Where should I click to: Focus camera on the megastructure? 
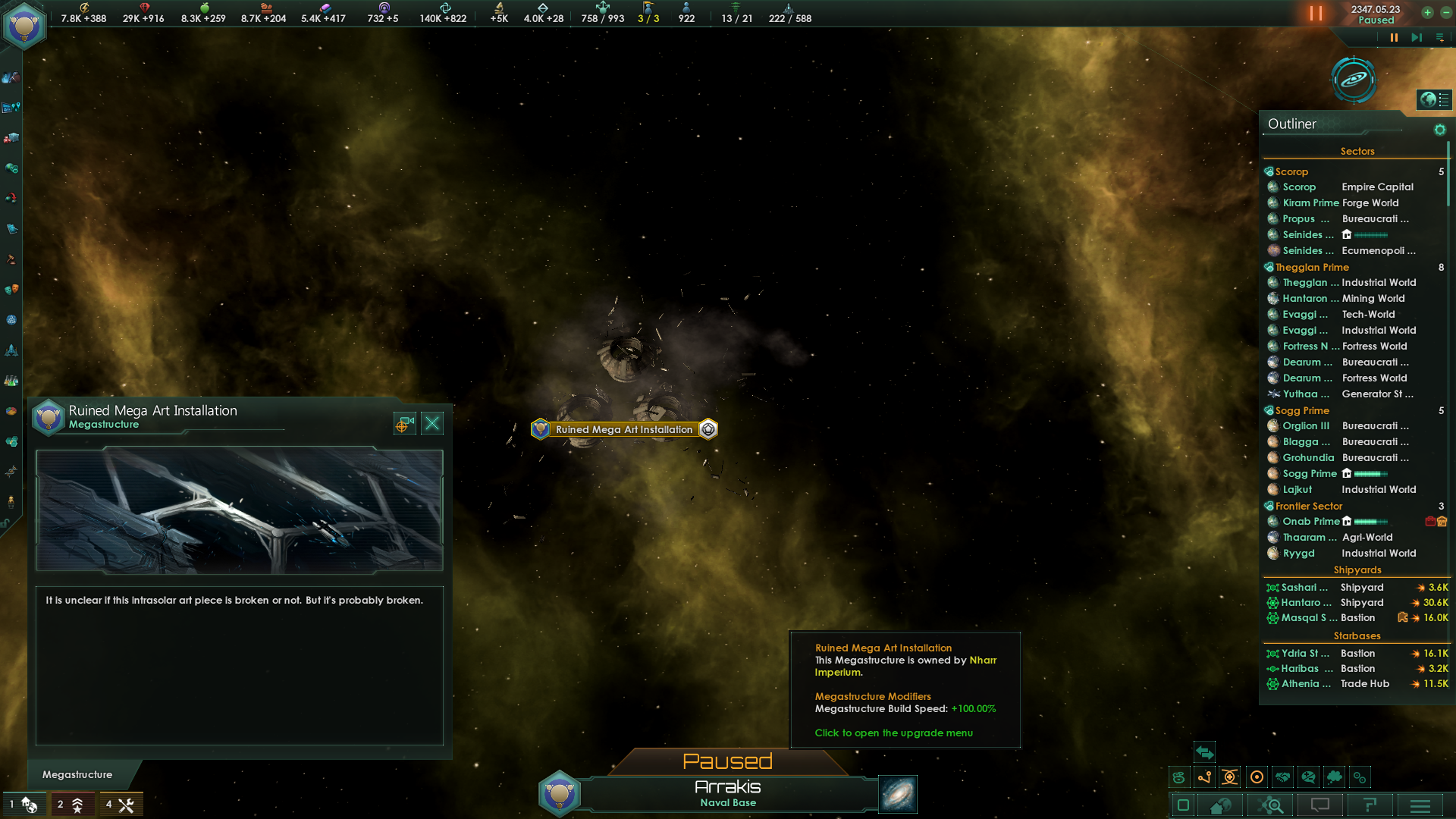(x=404, y=423)
